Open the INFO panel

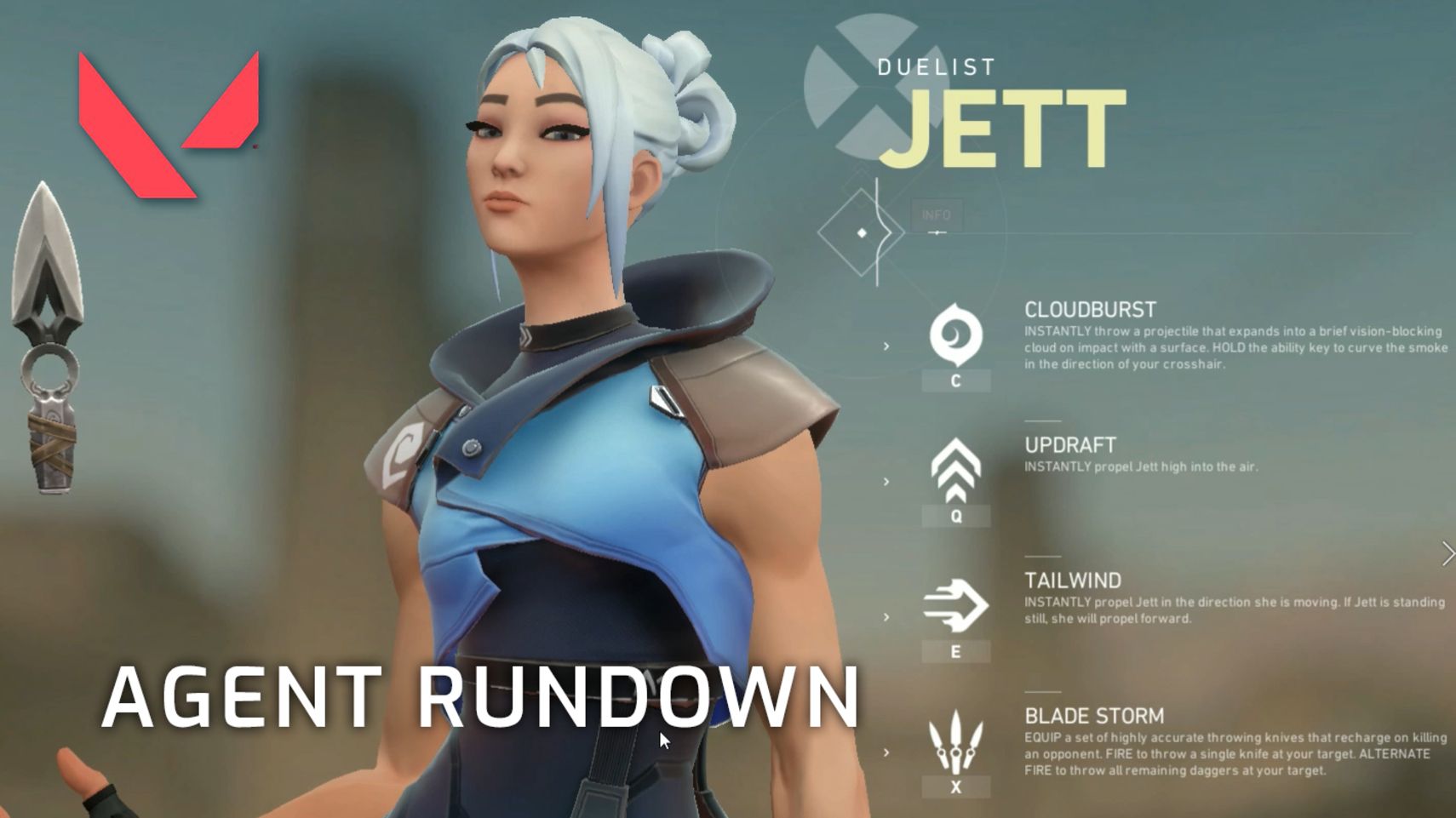(x=937, y=215)
